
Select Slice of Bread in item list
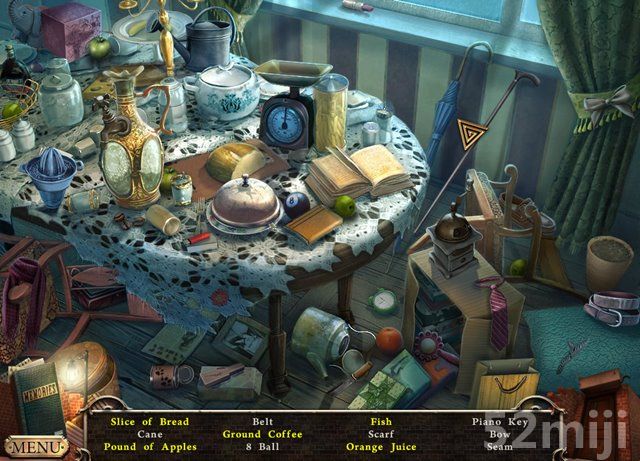(148, 422)
